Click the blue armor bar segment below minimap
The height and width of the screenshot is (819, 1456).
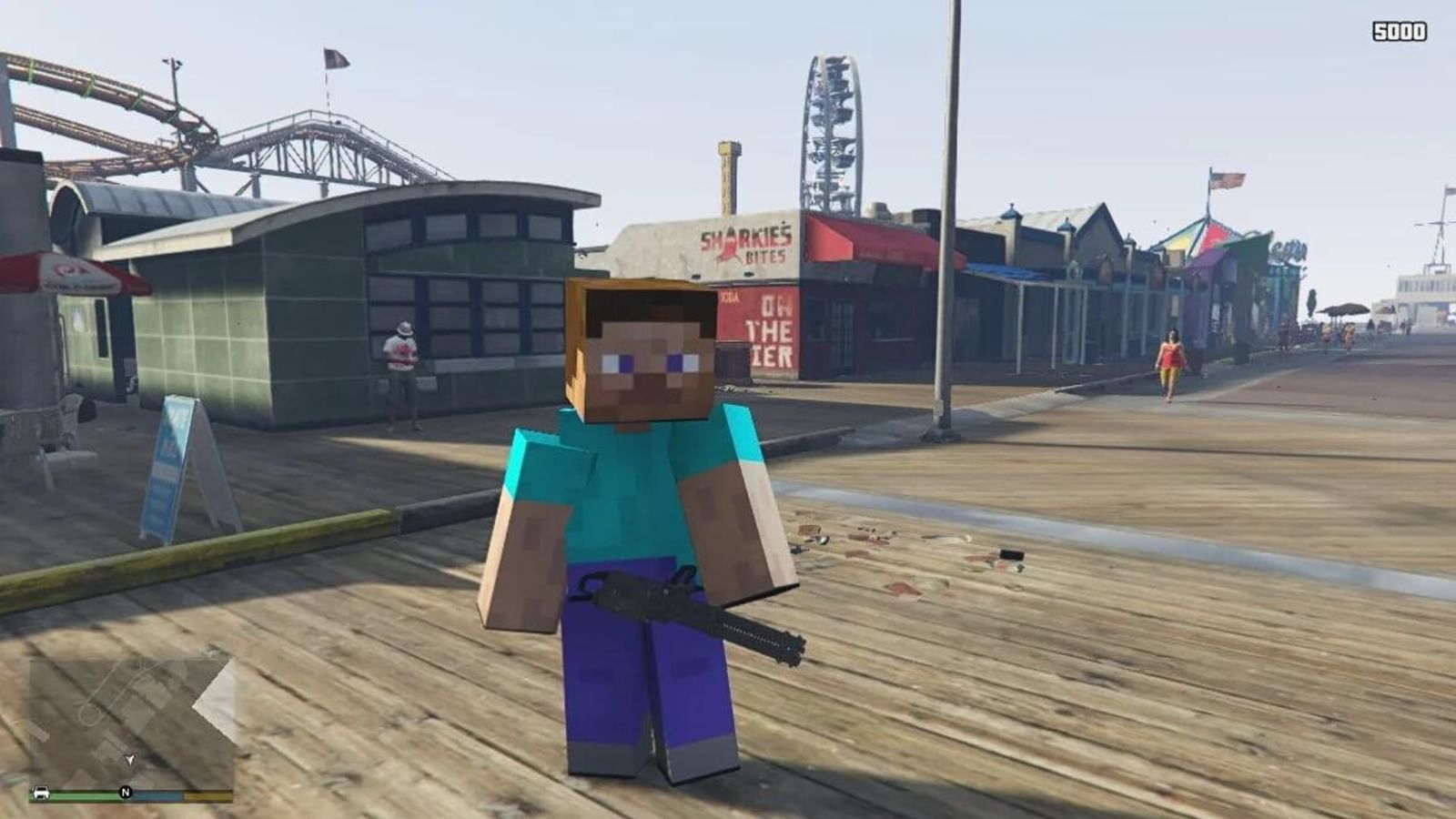pos(160,794)
